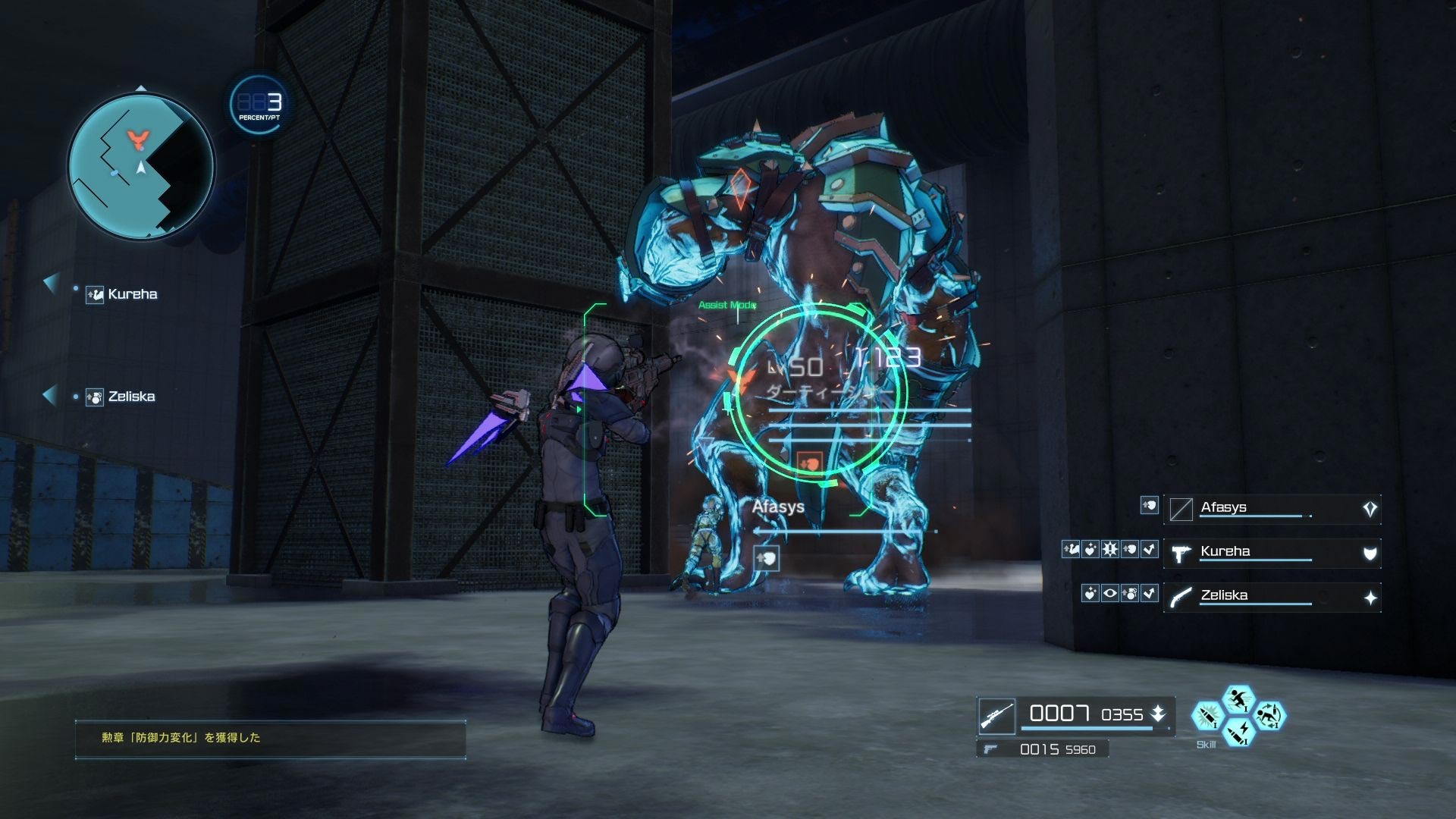Viewport: 1456px width, 819px height.
Task: Switch to the pistol sidearm slot
Action: (989, 749)
